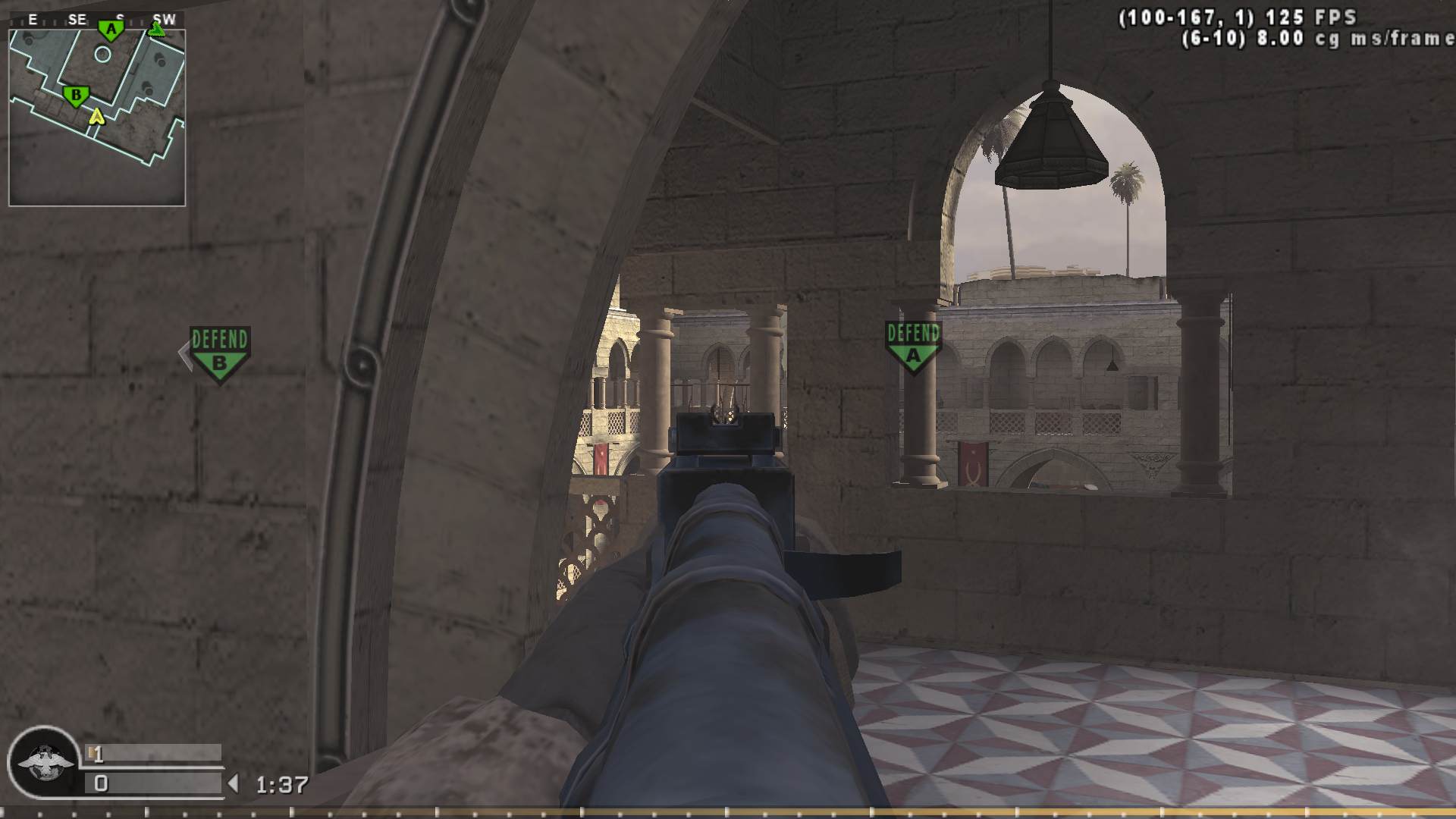The image size is (1456, 819).
Task: Click the green B marker on the minimap
Action: [77, 96]
